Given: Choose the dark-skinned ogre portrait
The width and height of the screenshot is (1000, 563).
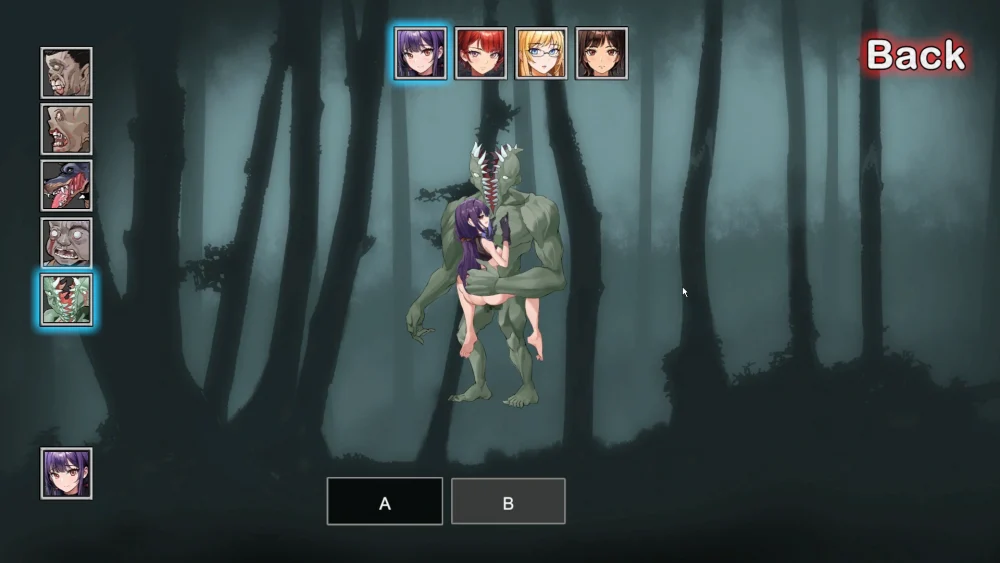Looking at the screenshot, I should 67,73.
